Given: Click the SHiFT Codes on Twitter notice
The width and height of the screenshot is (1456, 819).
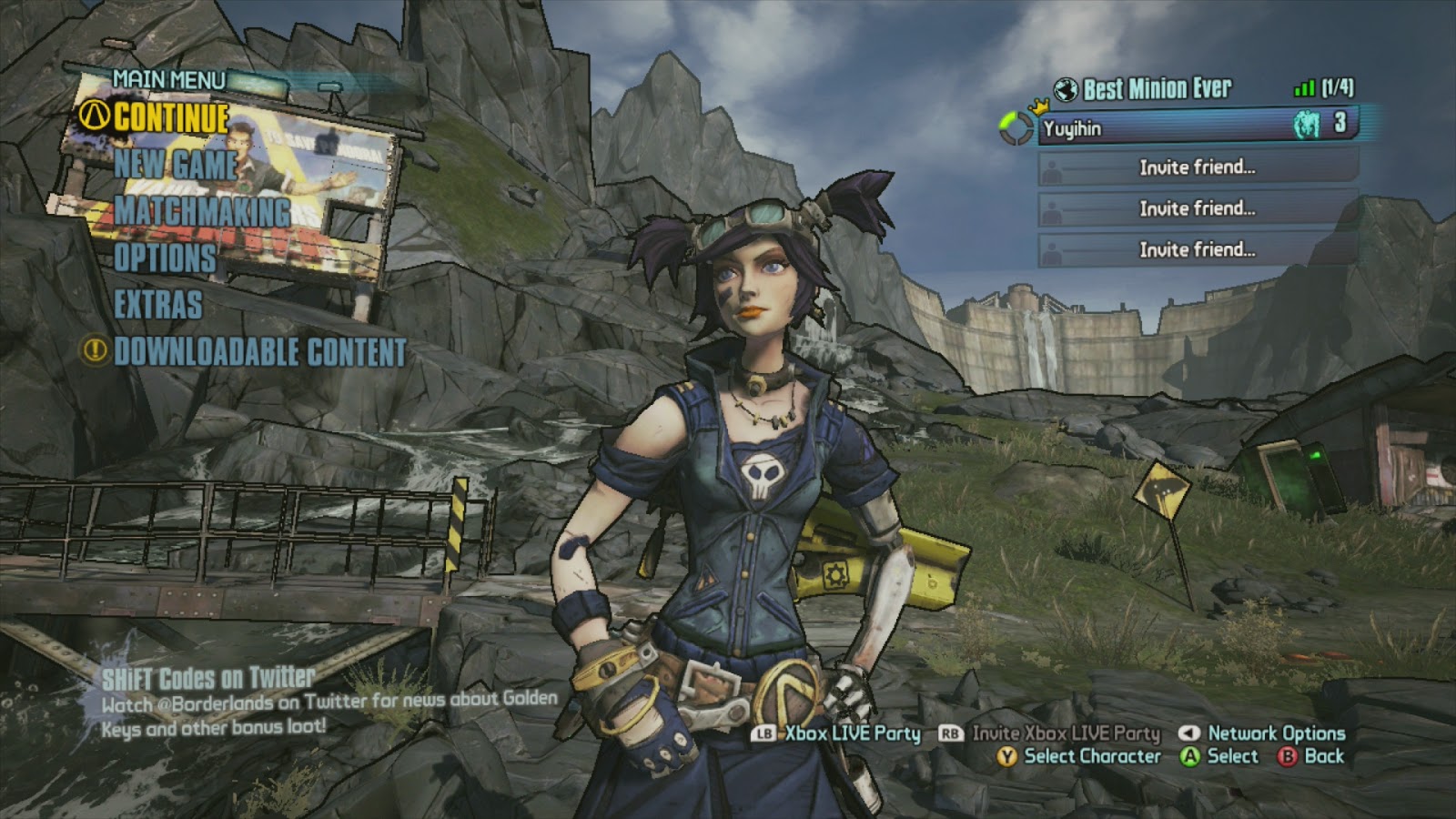Looking at the screenshot, I should point(208,679).
